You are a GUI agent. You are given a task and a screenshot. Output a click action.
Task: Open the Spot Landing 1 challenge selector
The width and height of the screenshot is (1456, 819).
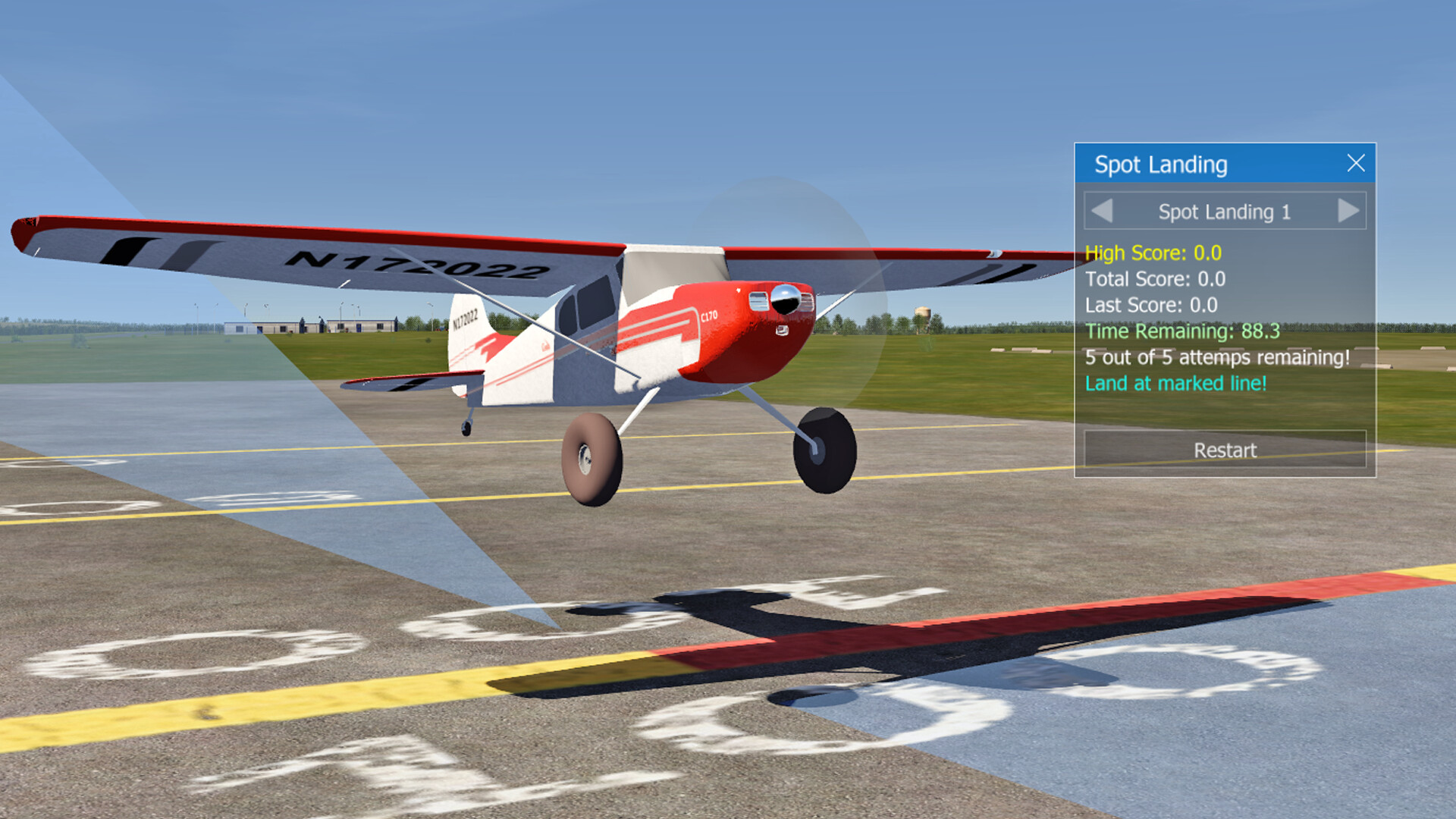[1225, 212]
